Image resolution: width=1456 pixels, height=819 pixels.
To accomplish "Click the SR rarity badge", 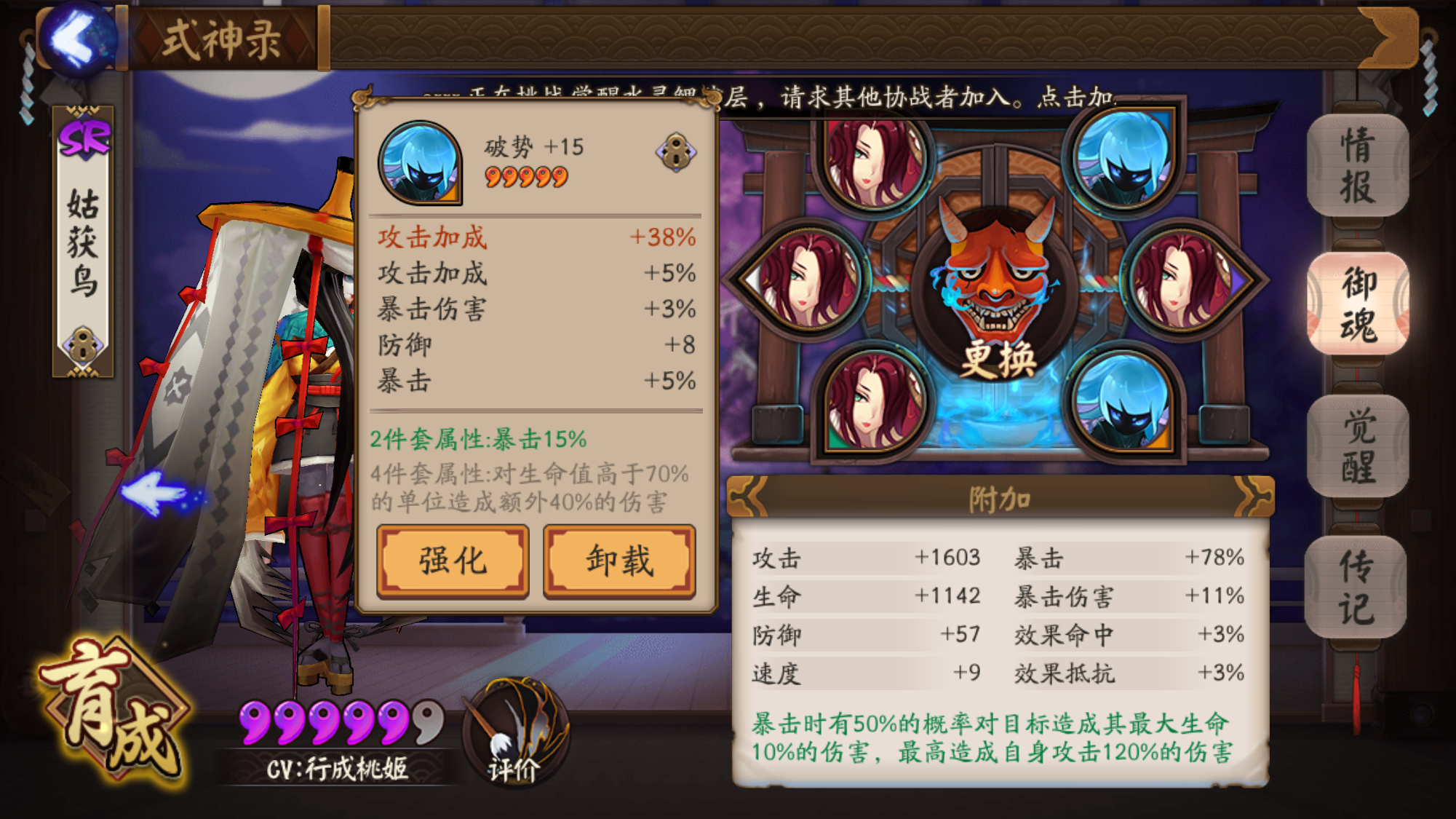I will [x=80, y=138].
